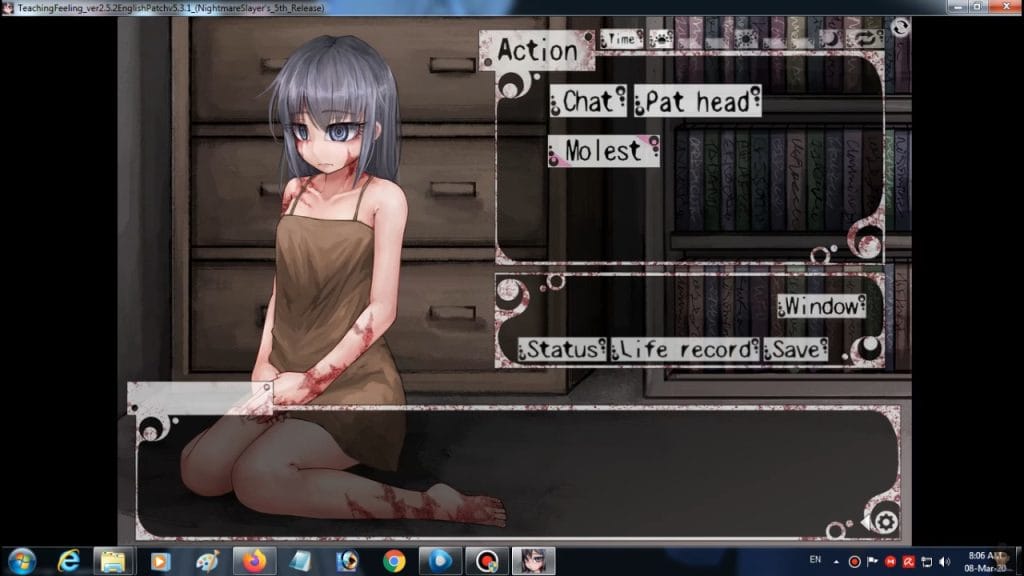
Task: Click the circular arrows icon in top corner
Action: (899, 27)
